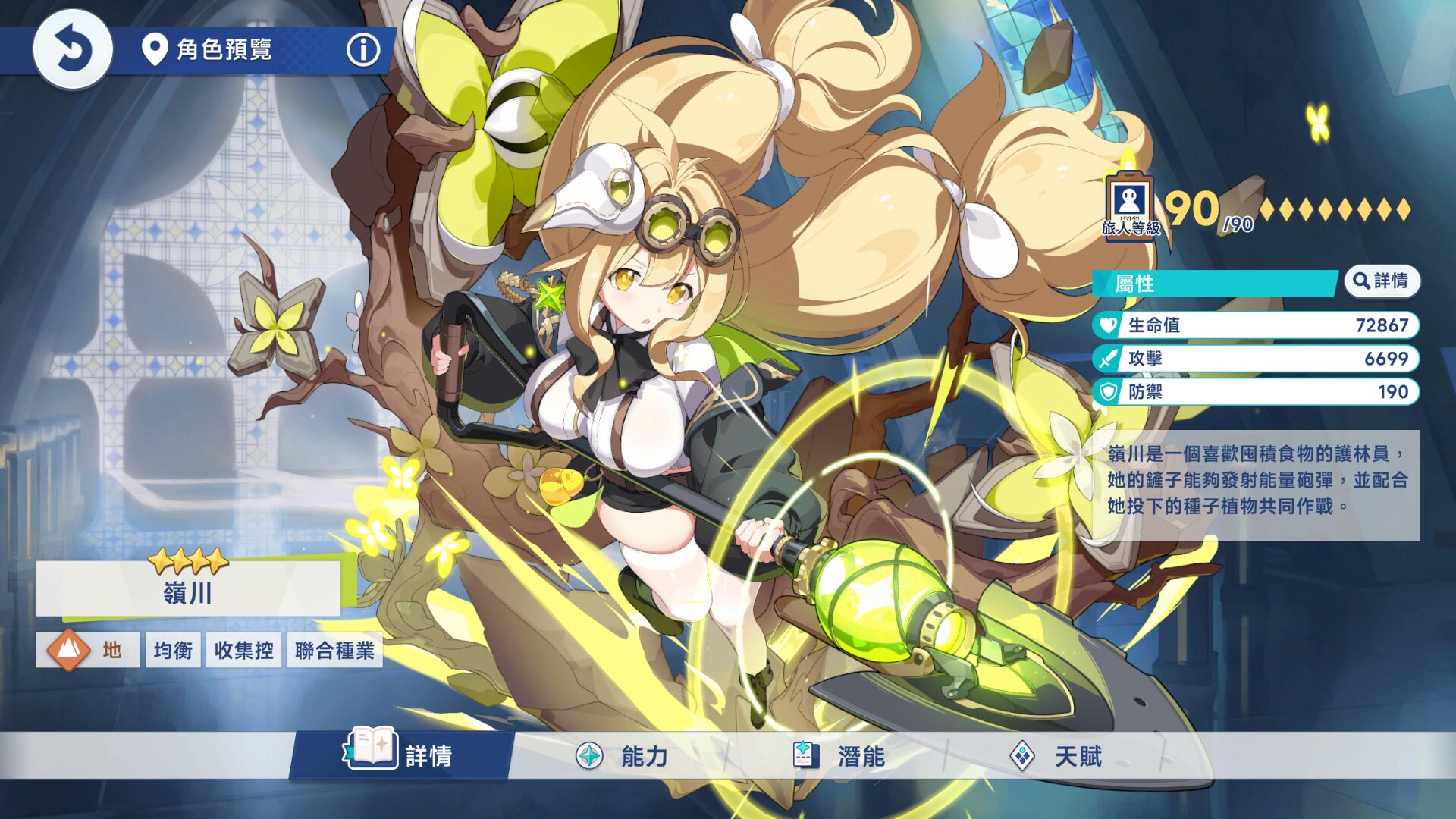Choose the 收集控 trait tag

(243, 650)
